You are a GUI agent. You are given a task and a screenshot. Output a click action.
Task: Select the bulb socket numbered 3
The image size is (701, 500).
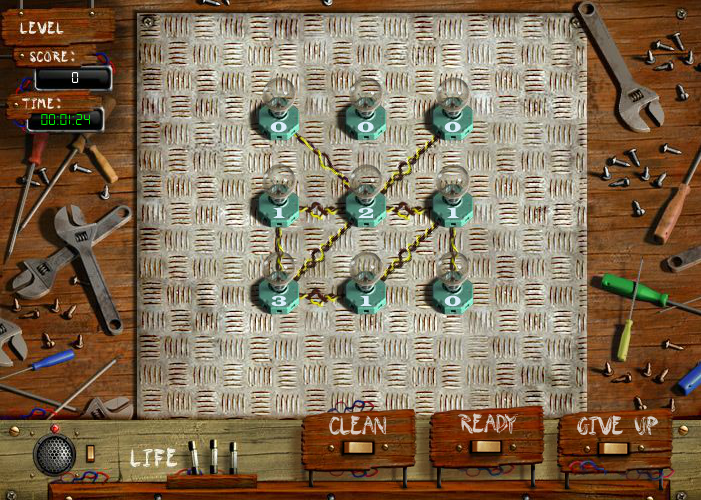click(280, 296)
